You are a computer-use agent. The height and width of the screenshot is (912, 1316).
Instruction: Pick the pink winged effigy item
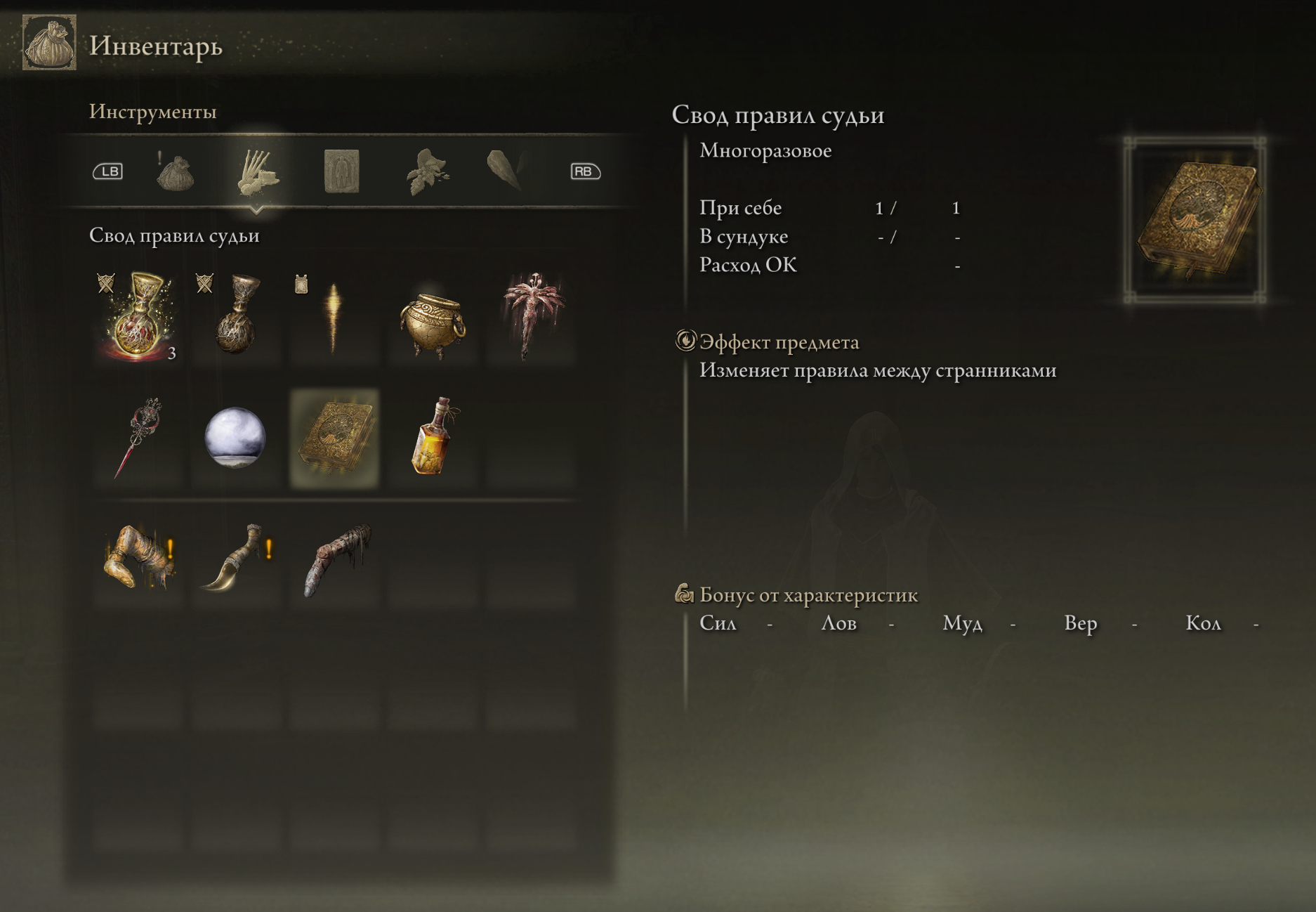(532, 315)
